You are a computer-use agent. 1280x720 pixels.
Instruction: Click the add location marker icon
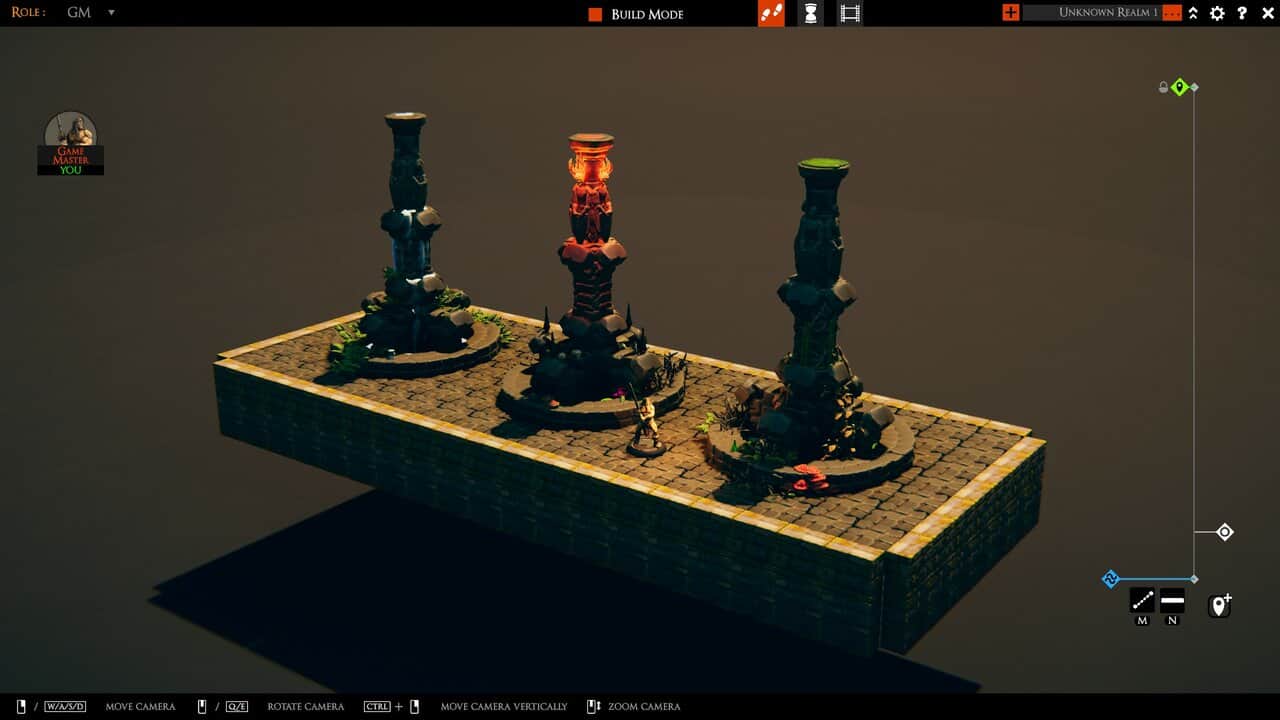[x=1218, y=604]
